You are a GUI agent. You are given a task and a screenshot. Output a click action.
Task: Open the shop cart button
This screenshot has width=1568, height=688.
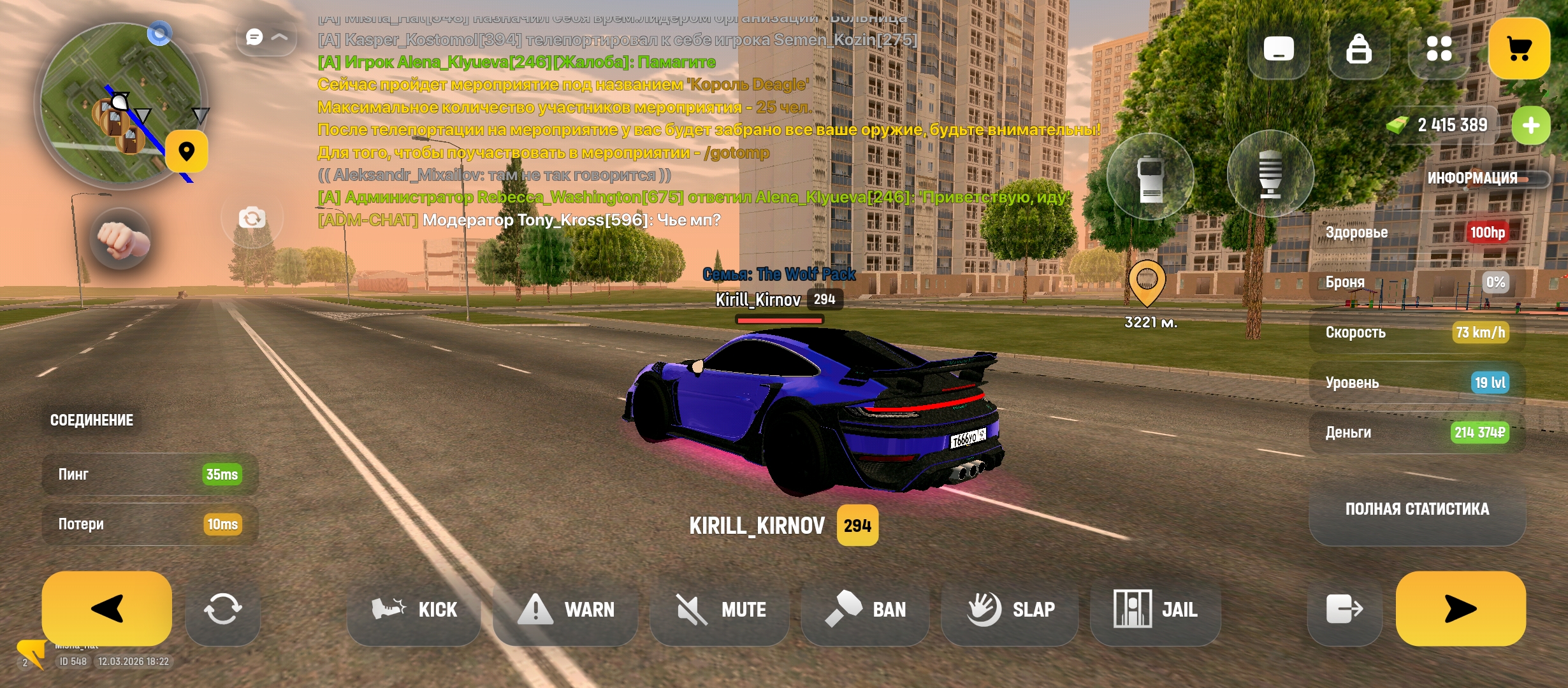point(1519,48)
